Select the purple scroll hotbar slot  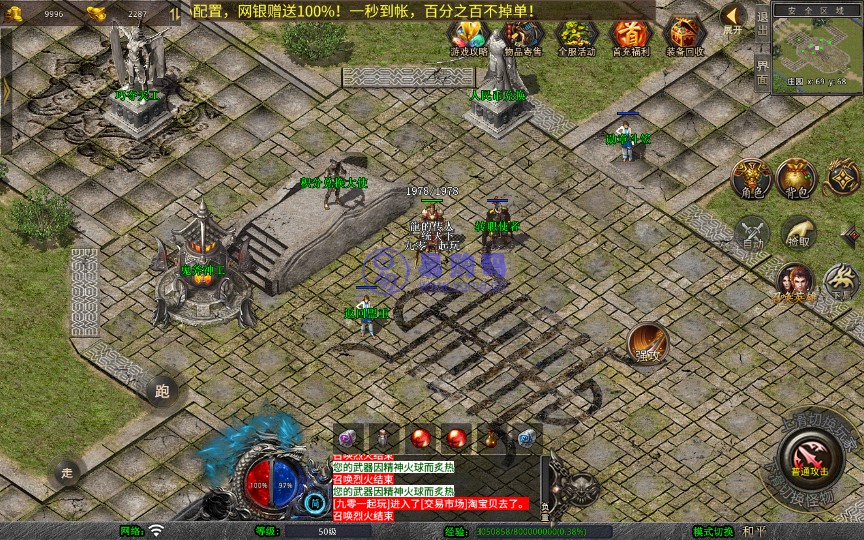pos(348,437)
